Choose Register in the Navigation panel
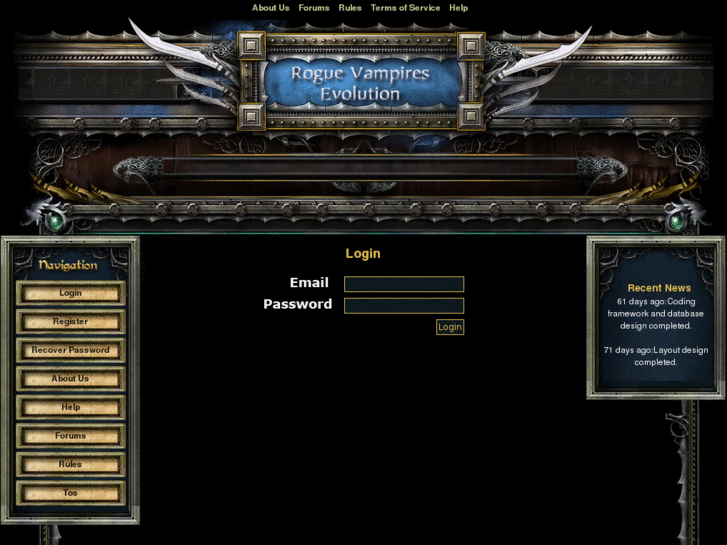727x545 pixels. [x=70, y=322]
